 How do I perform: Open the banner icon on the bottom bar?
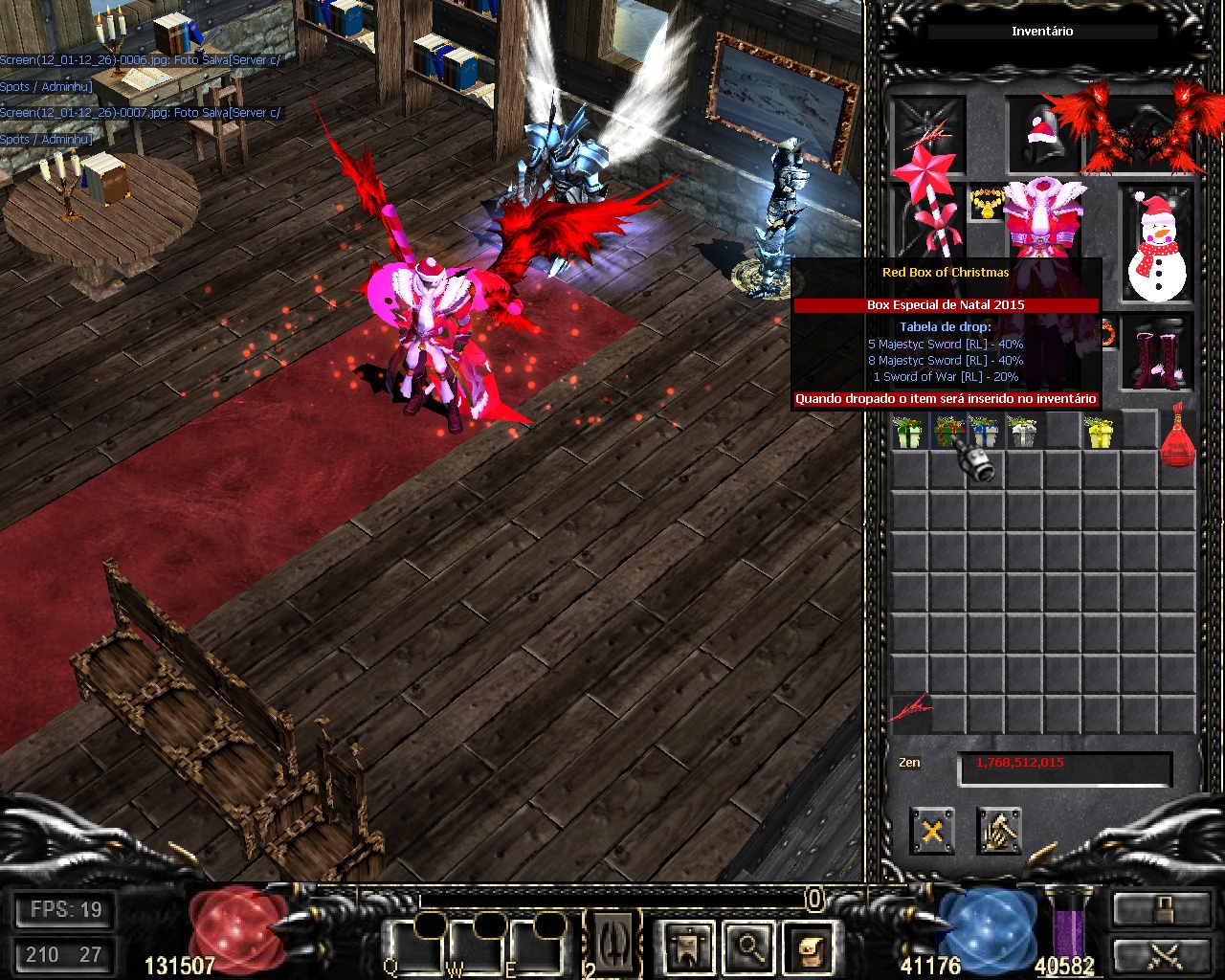tap(688, 947)
